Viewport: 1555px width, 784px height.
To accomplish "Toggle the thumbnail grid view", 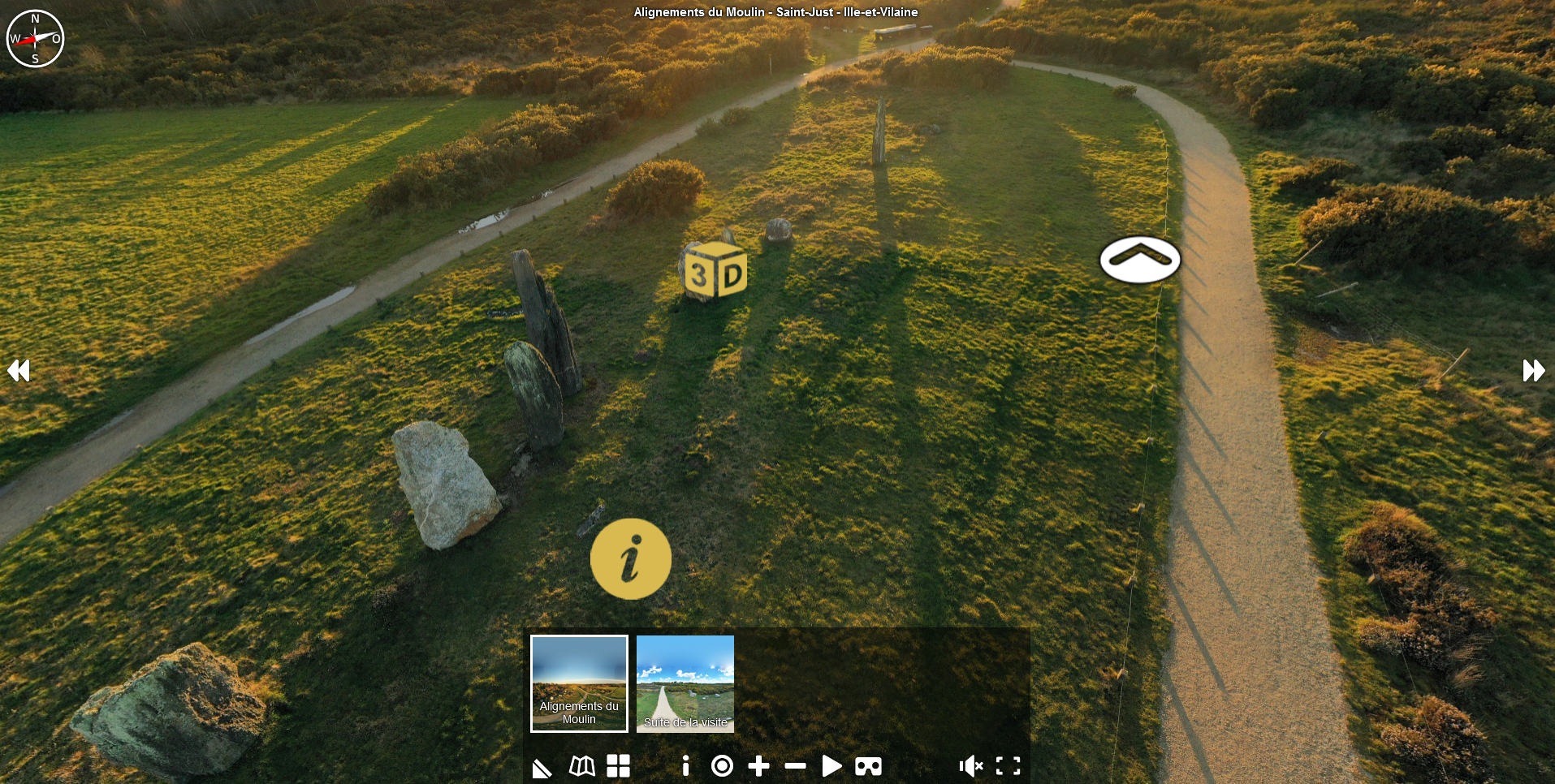I will click(x=618, y=766).
